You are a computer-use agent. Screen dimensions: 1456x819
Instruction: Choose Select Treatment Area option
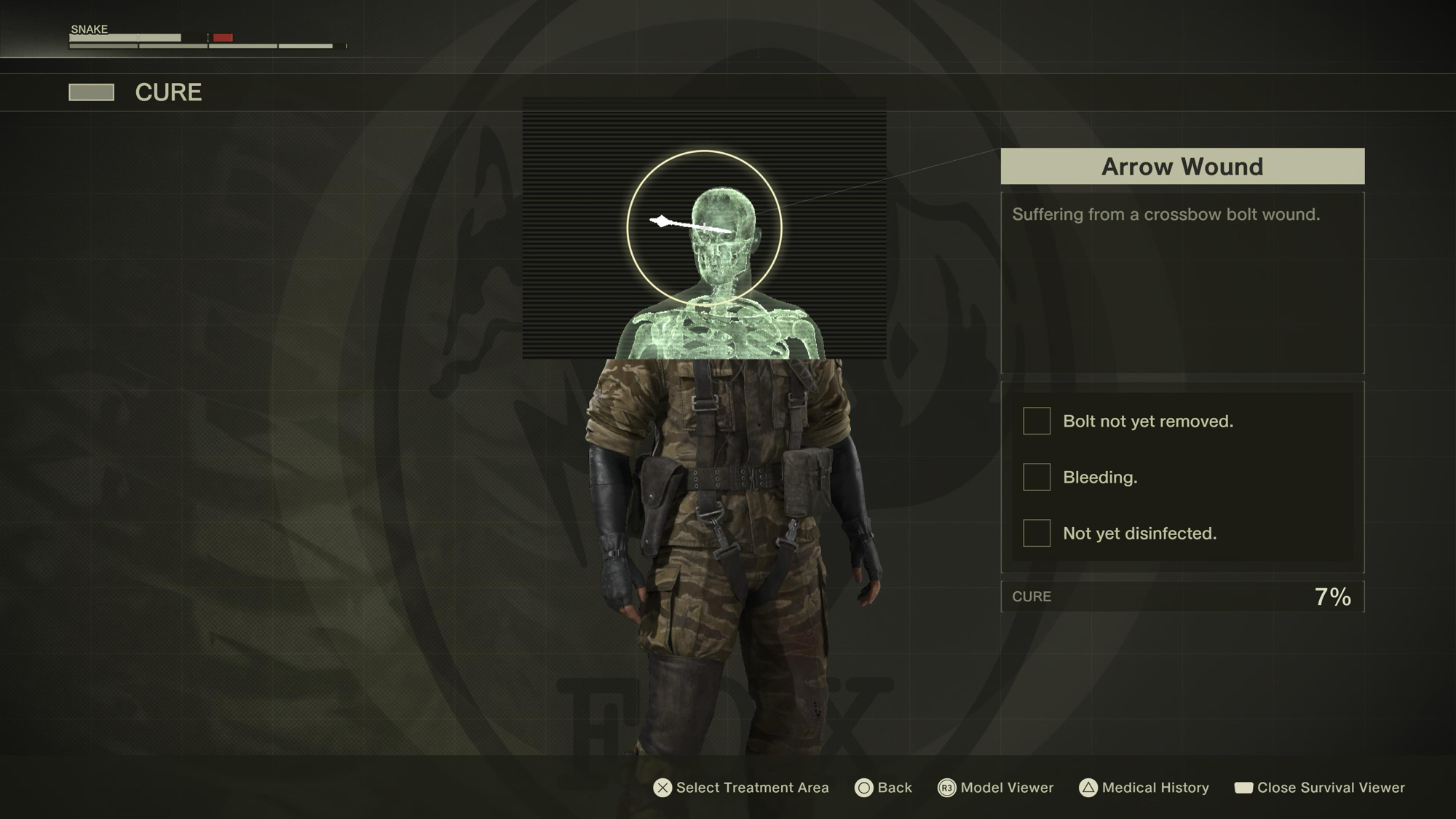pos(741,788)
